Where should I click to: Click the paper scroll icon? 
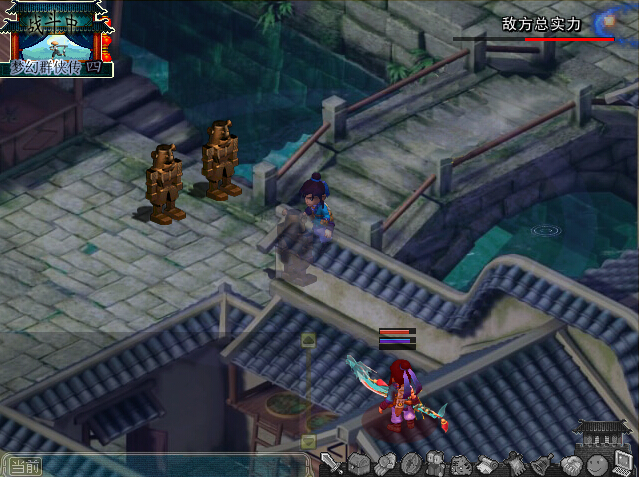(x=488, y=464)
